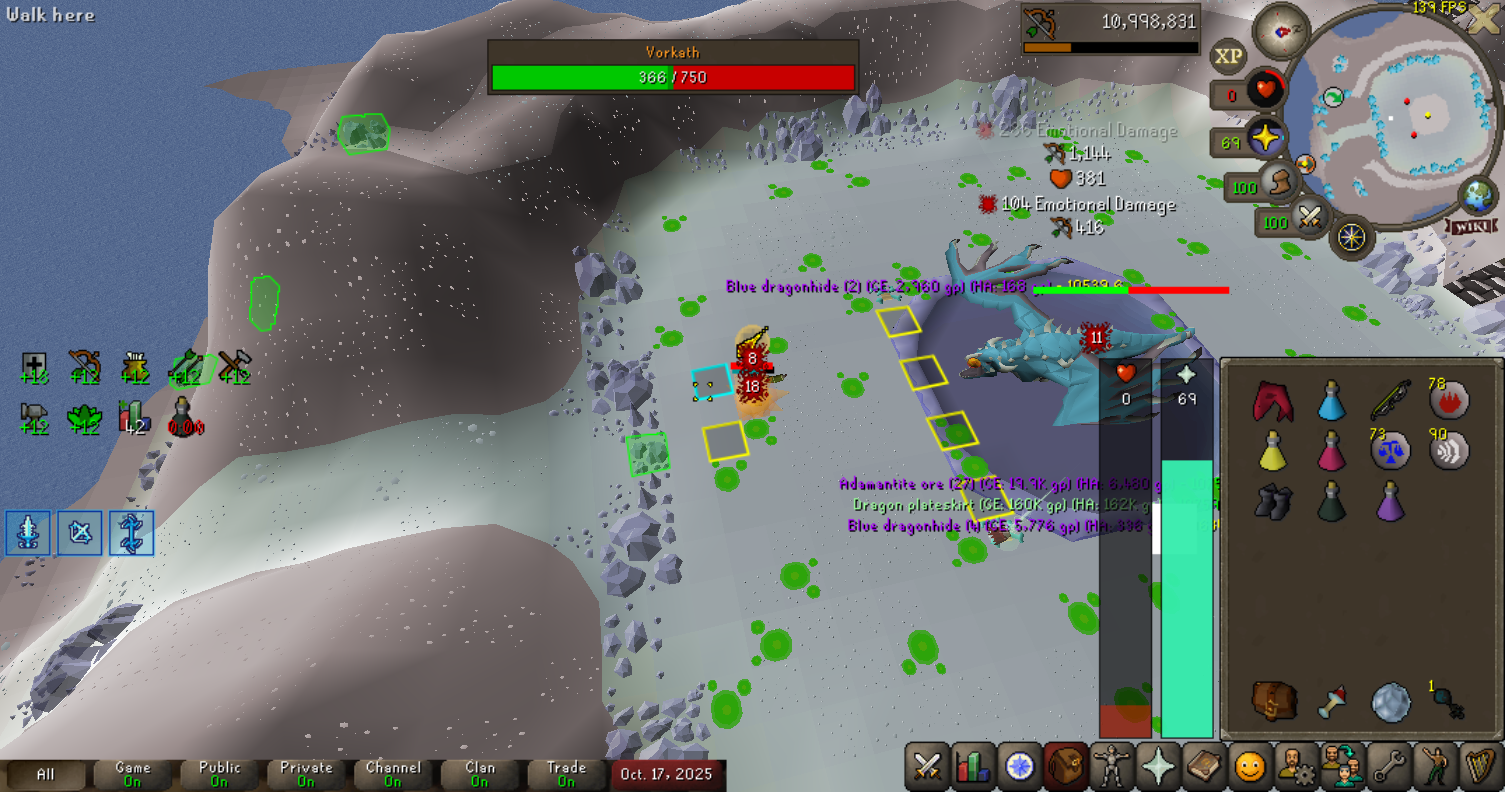Open the Prayer tab

coord(1156,767)
